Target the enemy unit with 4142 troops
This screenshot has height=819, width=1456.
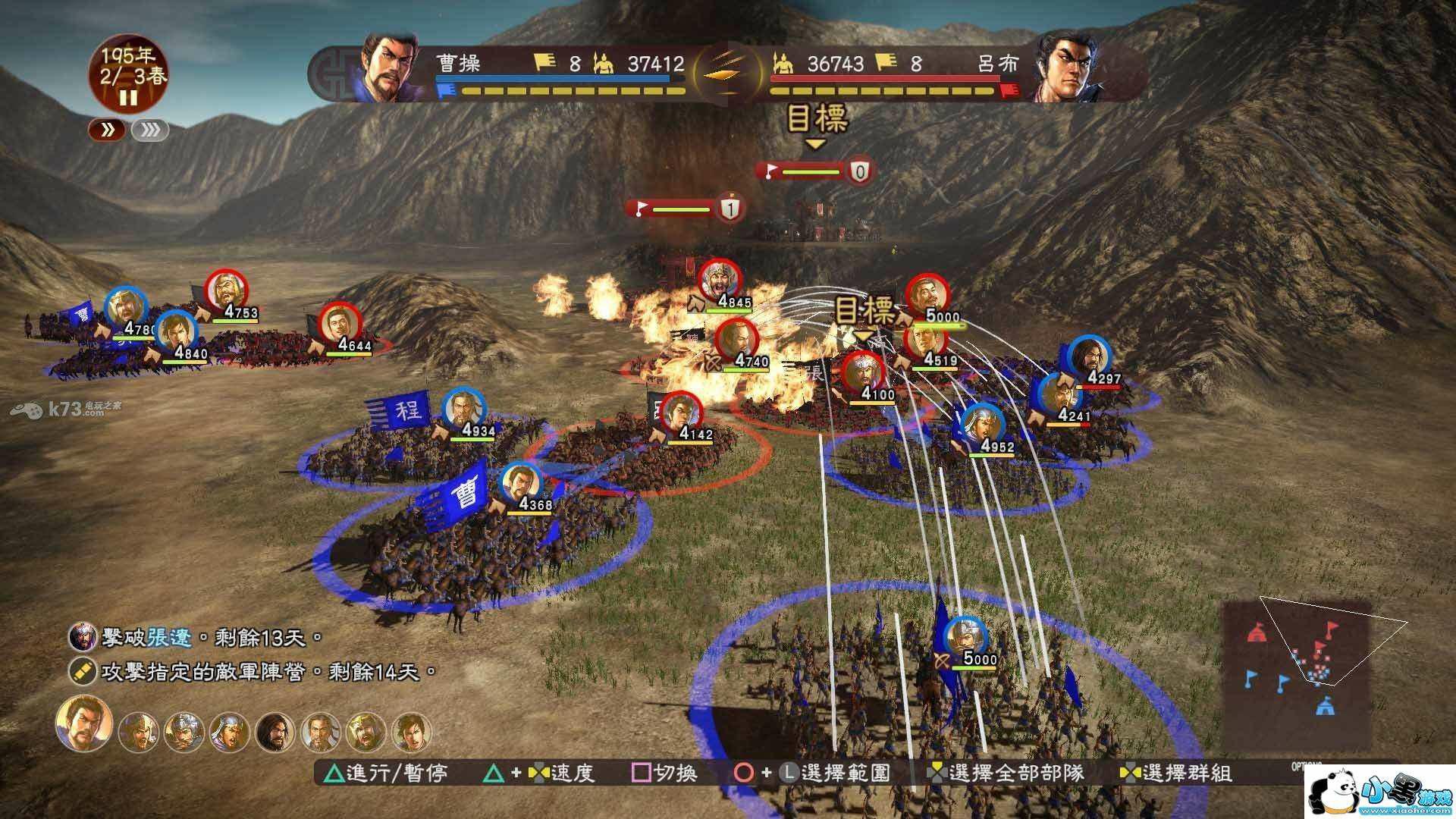coord(680,413)
